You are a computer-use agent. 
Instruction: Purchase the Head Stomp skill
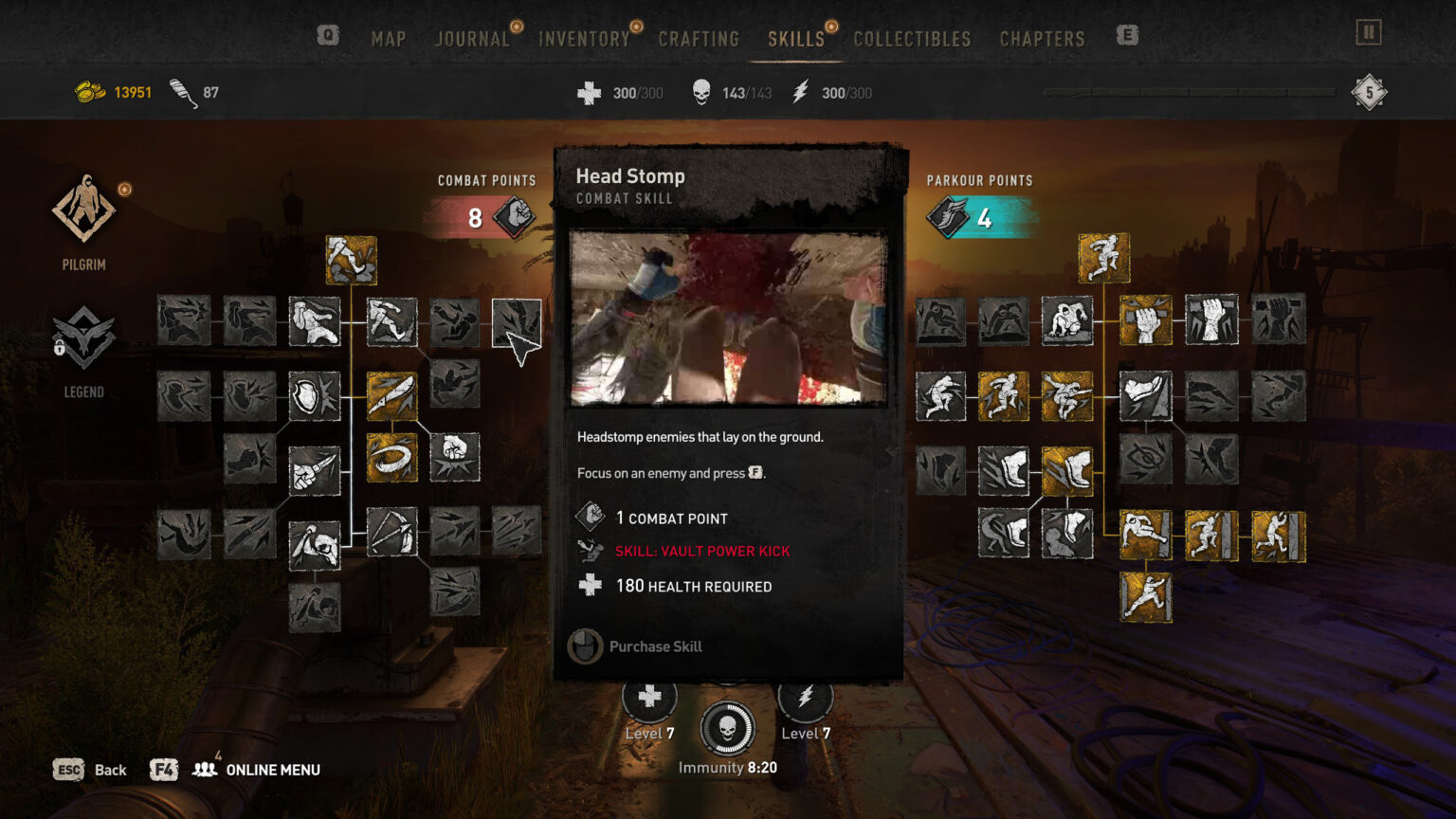coord(653,646)
